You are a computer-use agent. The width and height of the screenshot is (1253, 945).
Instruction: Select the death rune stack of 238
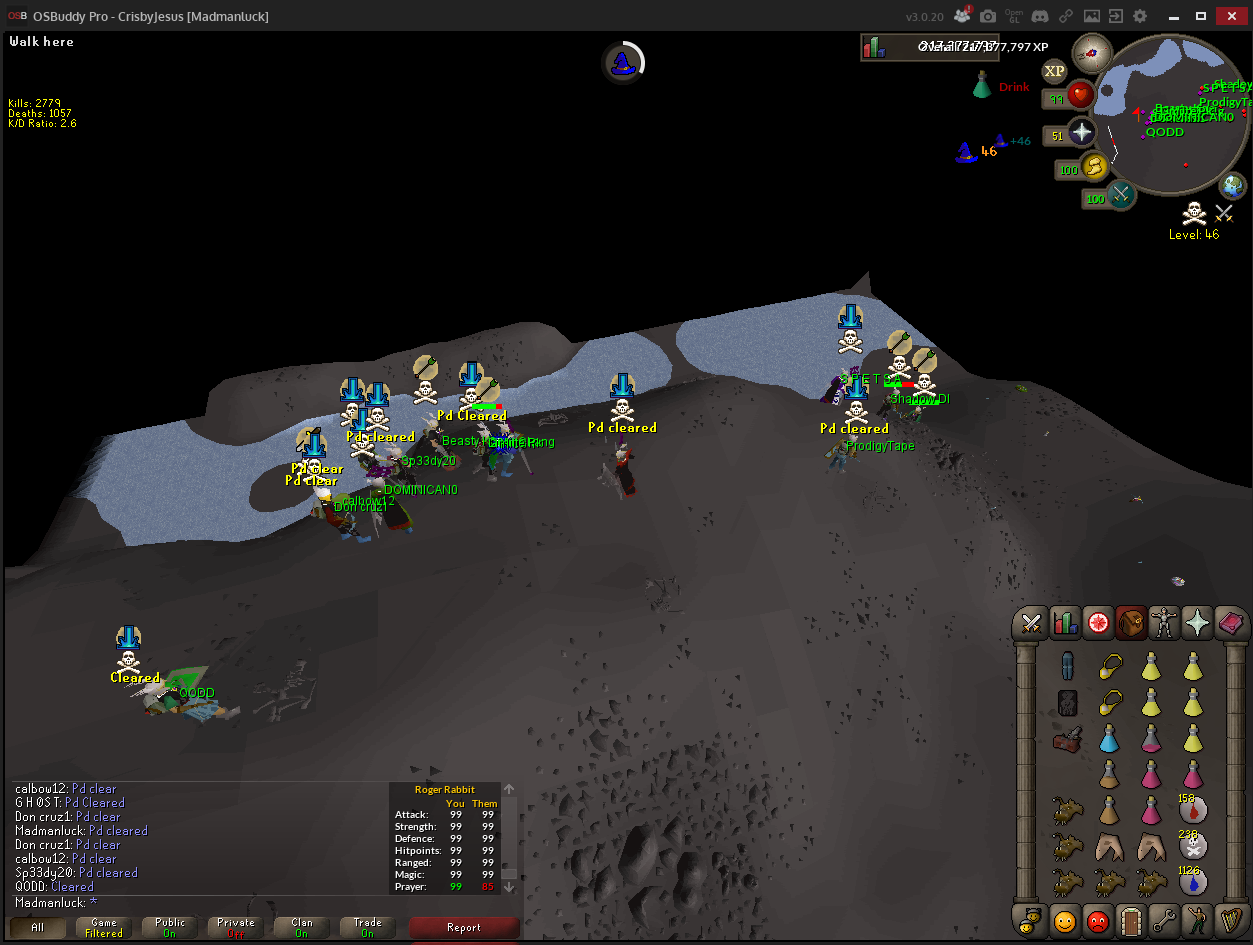click(1192, 845)
